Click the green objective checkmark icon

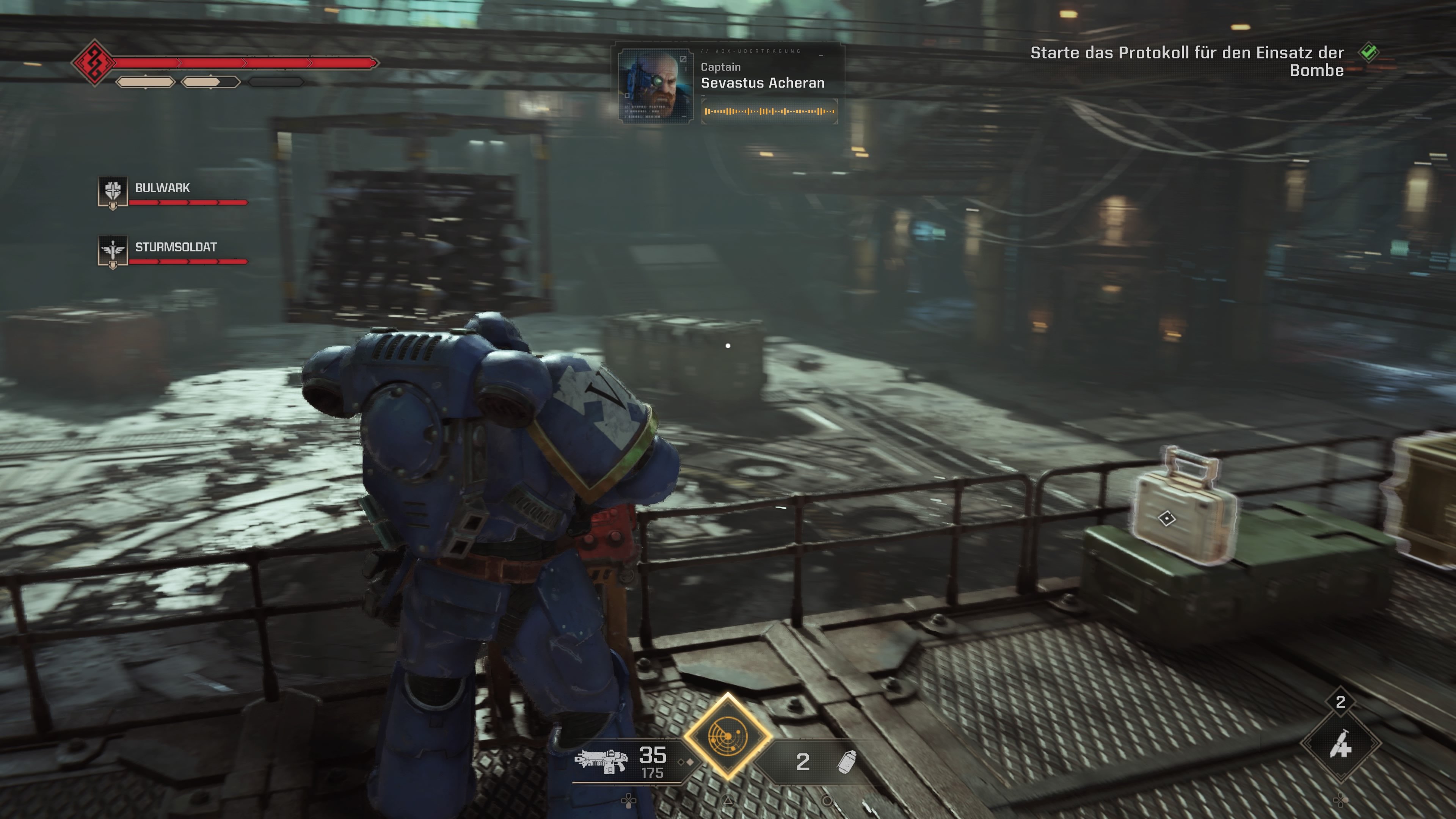click(1369, 53)
